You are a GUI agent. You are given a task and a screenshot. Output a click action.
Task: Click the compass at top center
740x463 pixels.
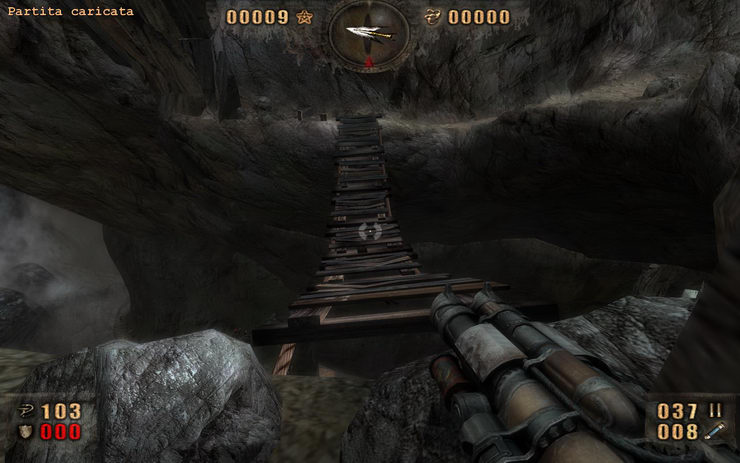point(368,35)
